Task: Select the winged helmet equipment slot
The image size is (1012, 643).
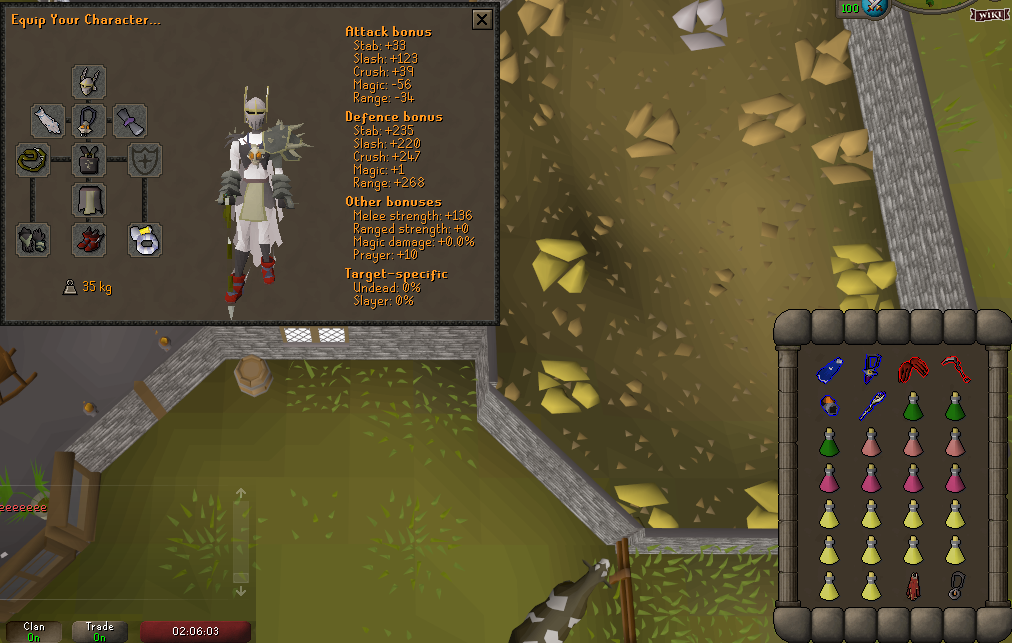Action: [89, 81]
